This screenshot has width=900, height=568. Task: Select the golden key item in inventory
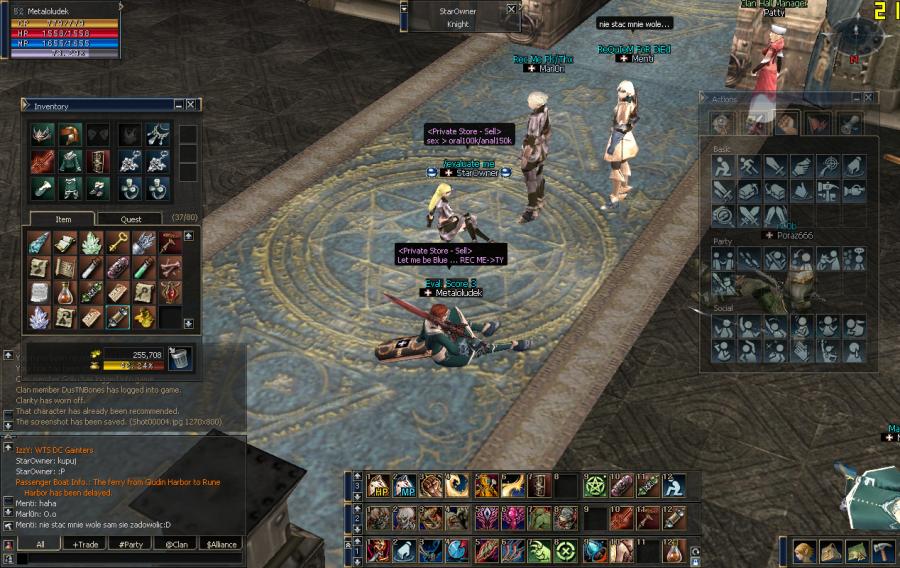116,242
